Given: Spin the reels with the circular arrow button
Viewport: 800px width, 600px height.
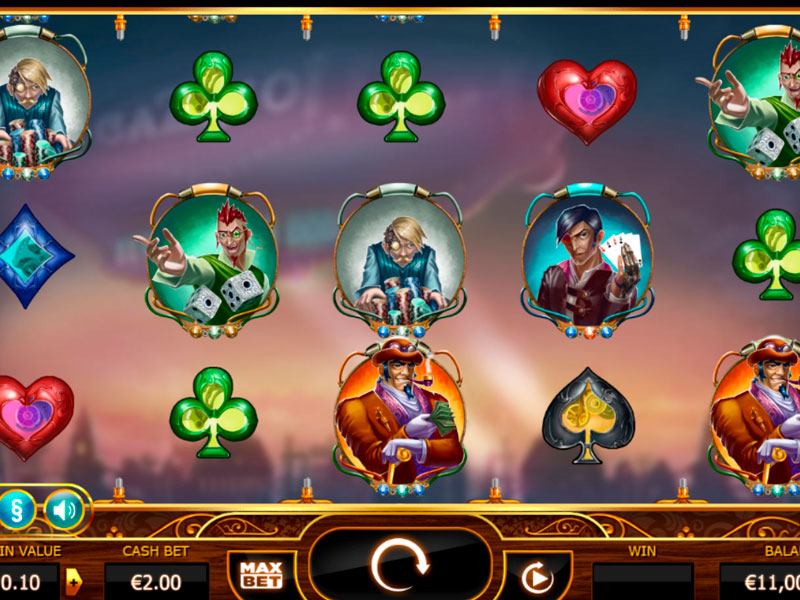Looking at the screenshot, I should 399,567.
